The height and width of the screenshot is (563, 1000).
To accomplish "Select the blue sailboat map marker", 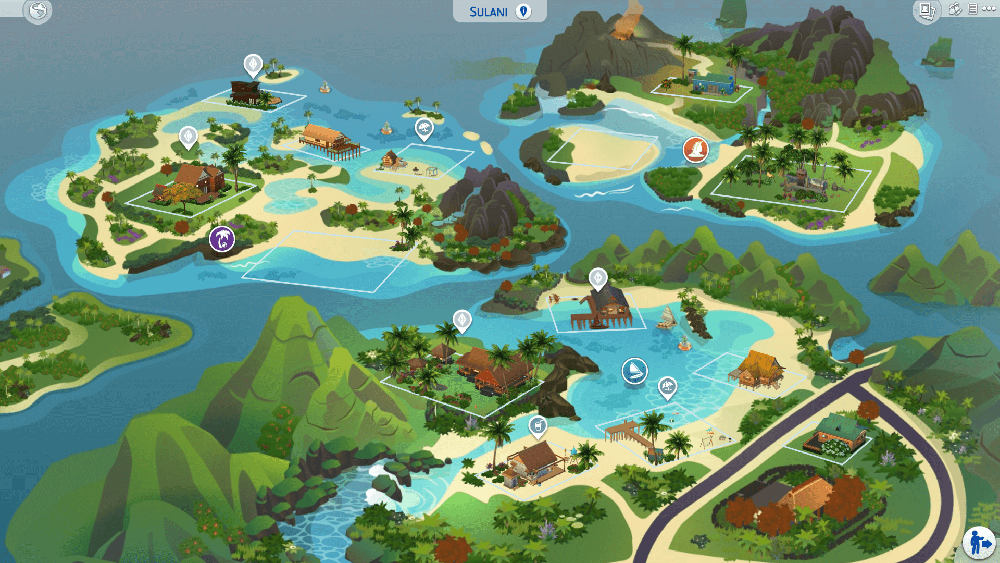I will pos(633,371).
